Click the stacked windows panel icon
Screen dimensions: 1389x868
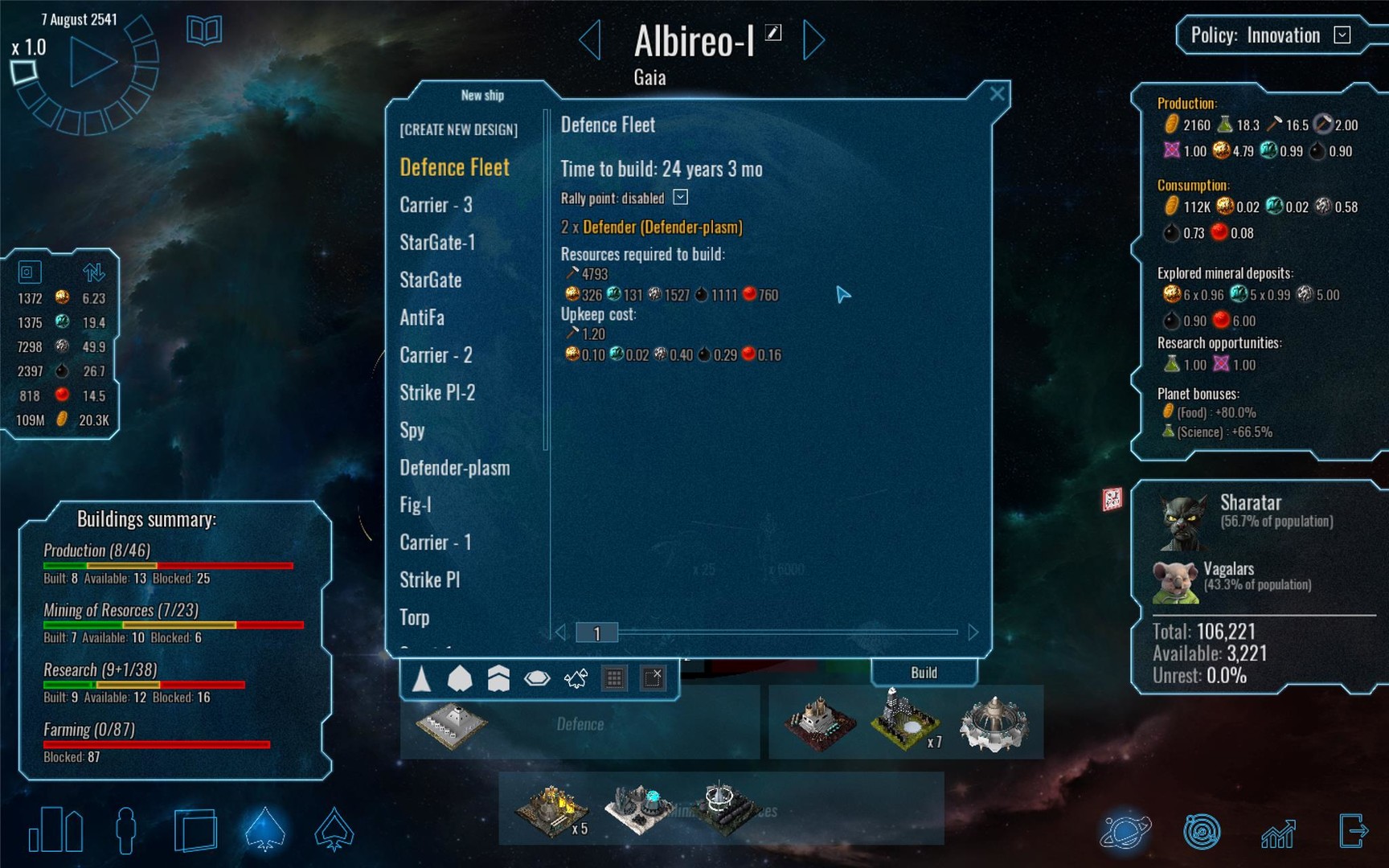195,832
